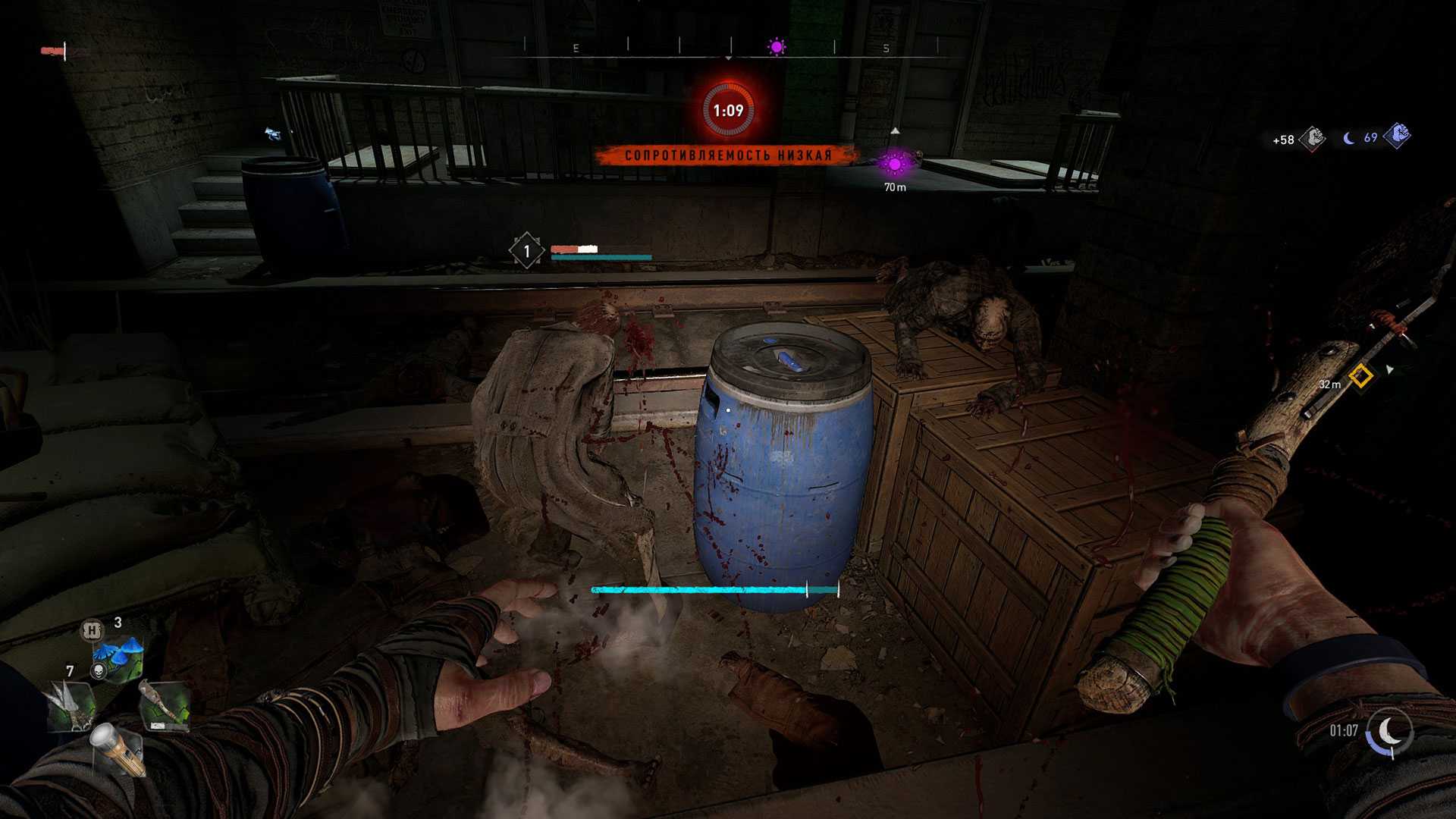Click the crescent moon night clock icon
The image size is (1456, 819).
pos(1389,731)
